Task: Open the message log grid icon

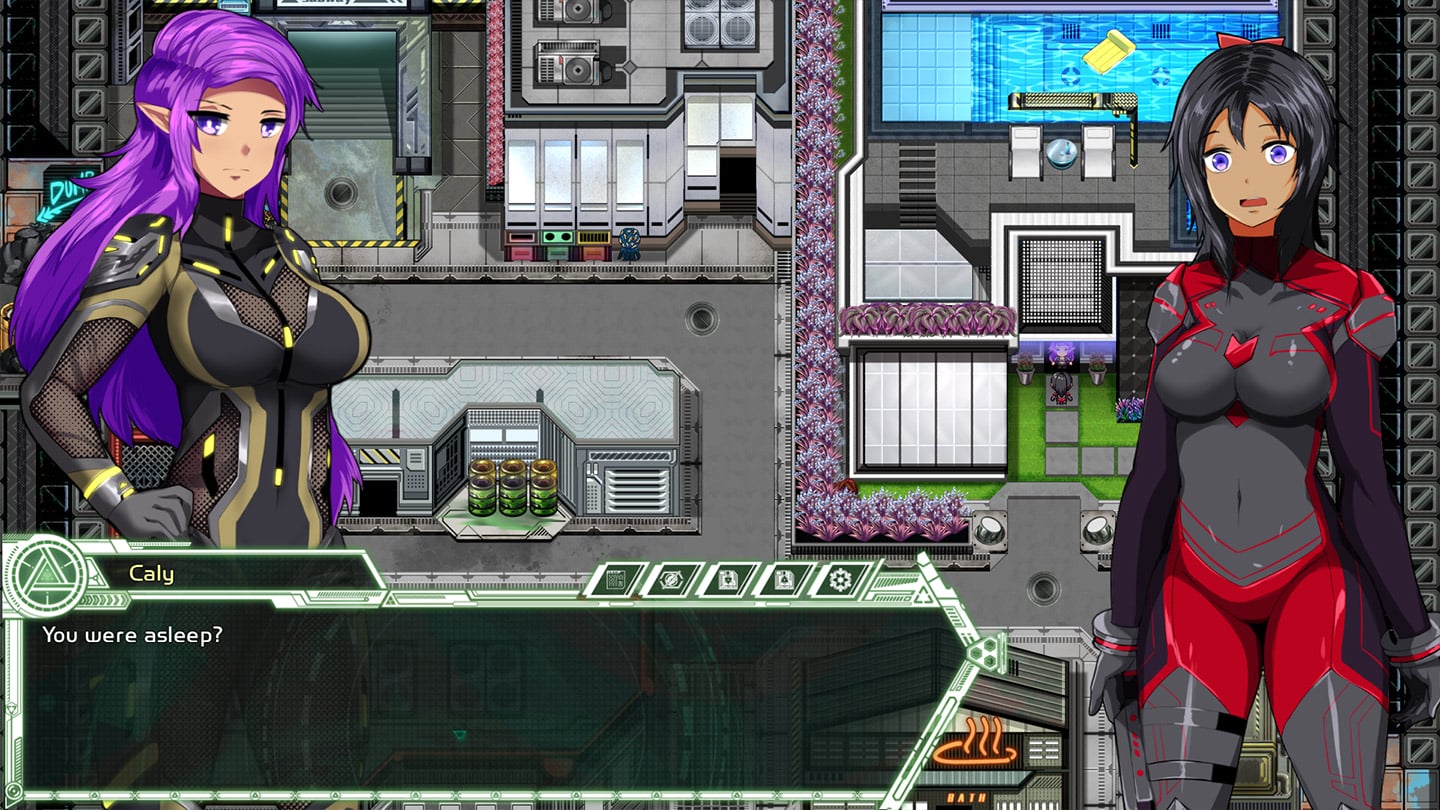Action: point(616,579)
